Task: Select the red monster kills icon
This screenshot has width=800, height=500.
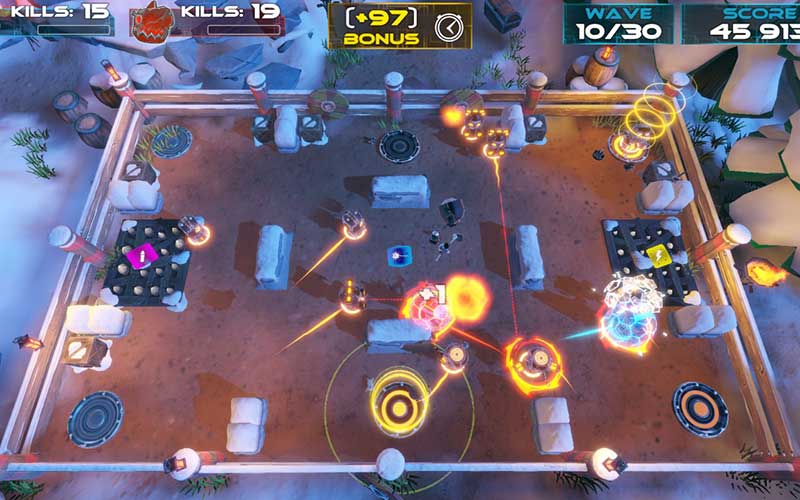Action: pyautogui.click(x=152, y=20)
